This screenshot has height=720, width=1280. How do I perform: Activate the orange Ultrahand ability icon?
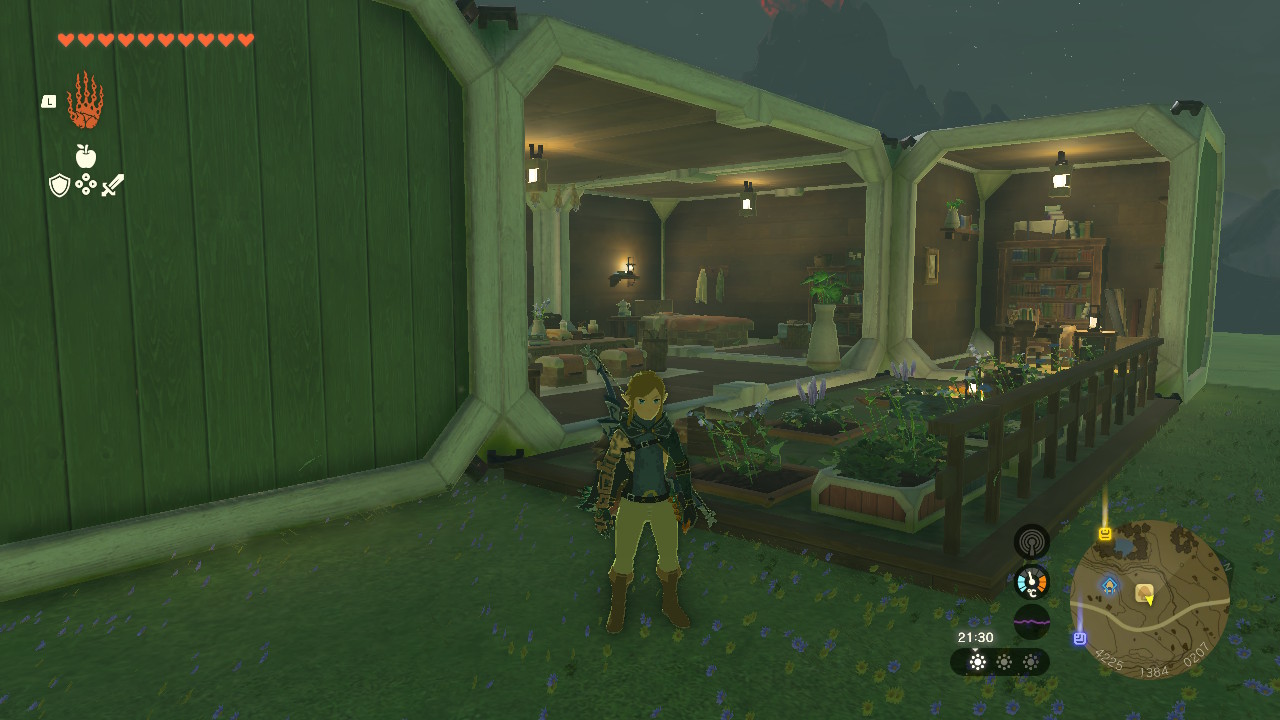[x=85, y=100]
